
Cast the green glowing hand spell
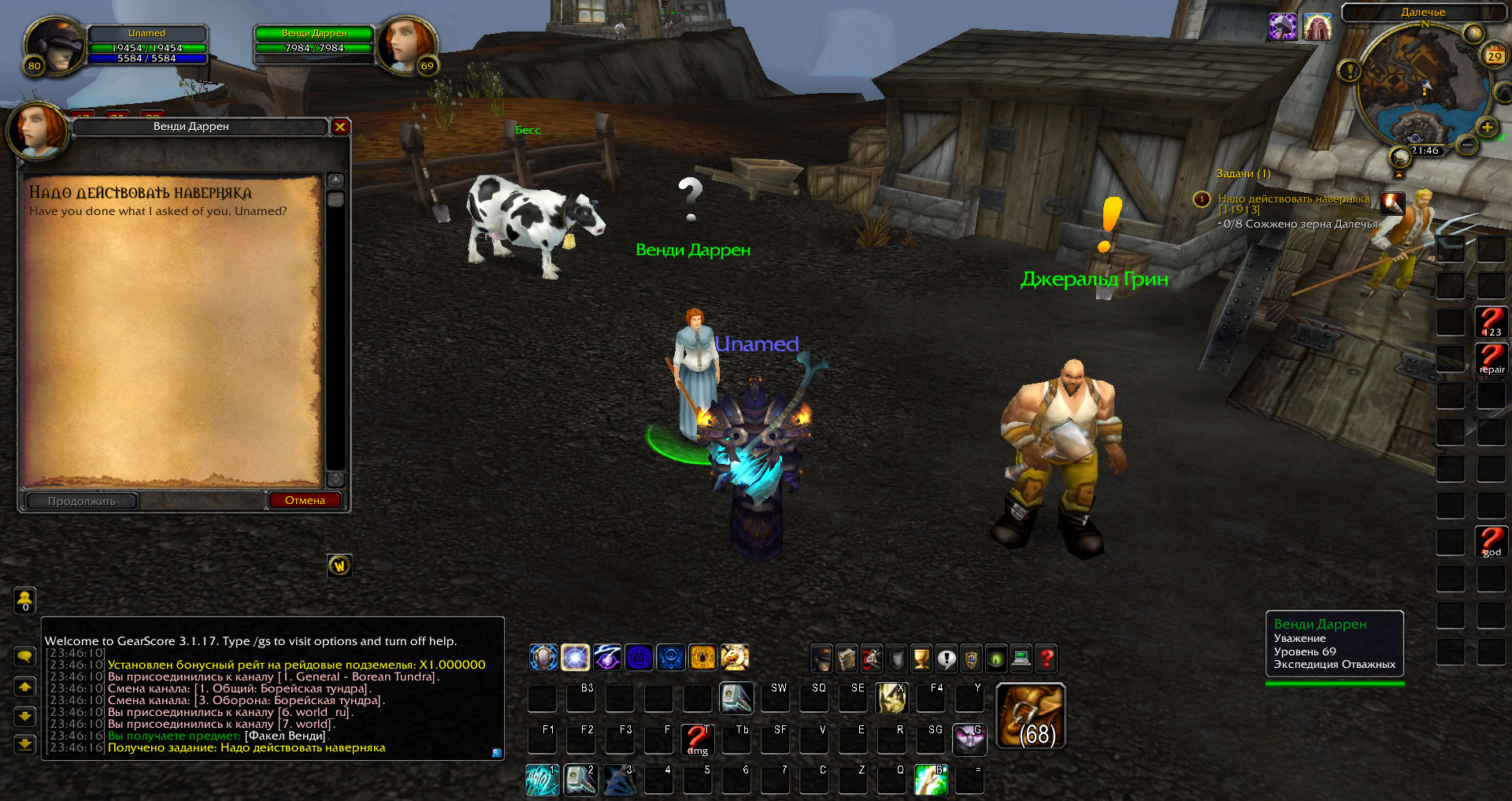[931, 780]
